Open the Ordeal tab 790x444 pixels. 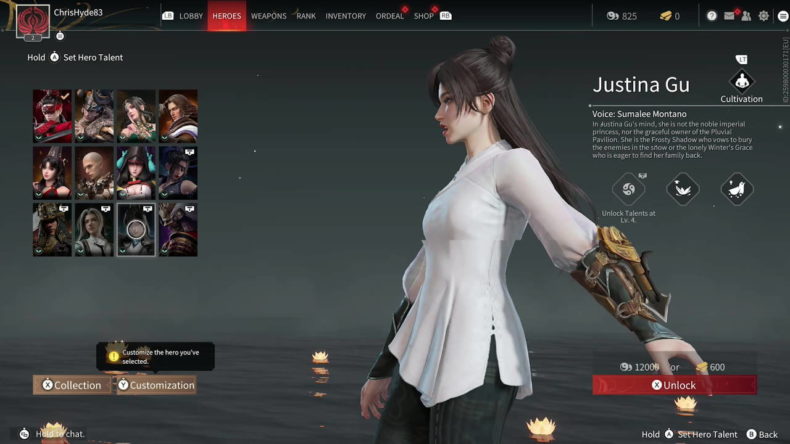pos(390,16)
